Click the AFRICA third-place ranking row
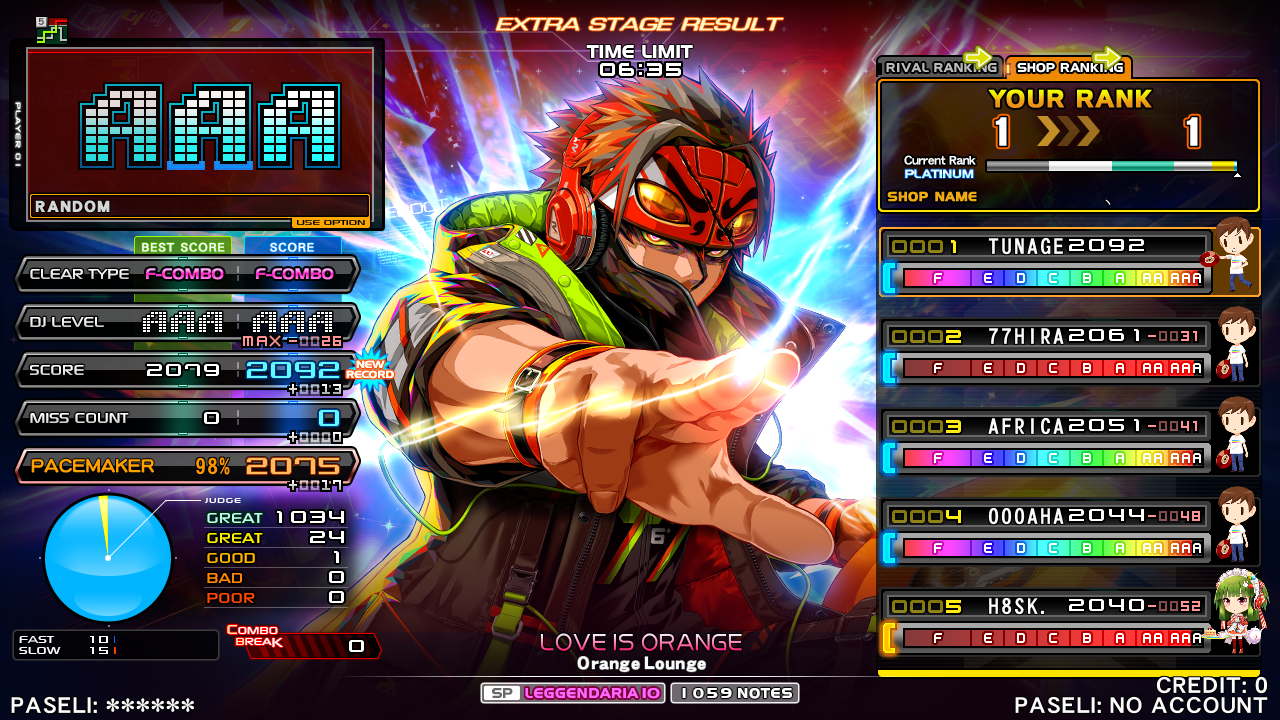1280x720 pixels. point(1046,442)
